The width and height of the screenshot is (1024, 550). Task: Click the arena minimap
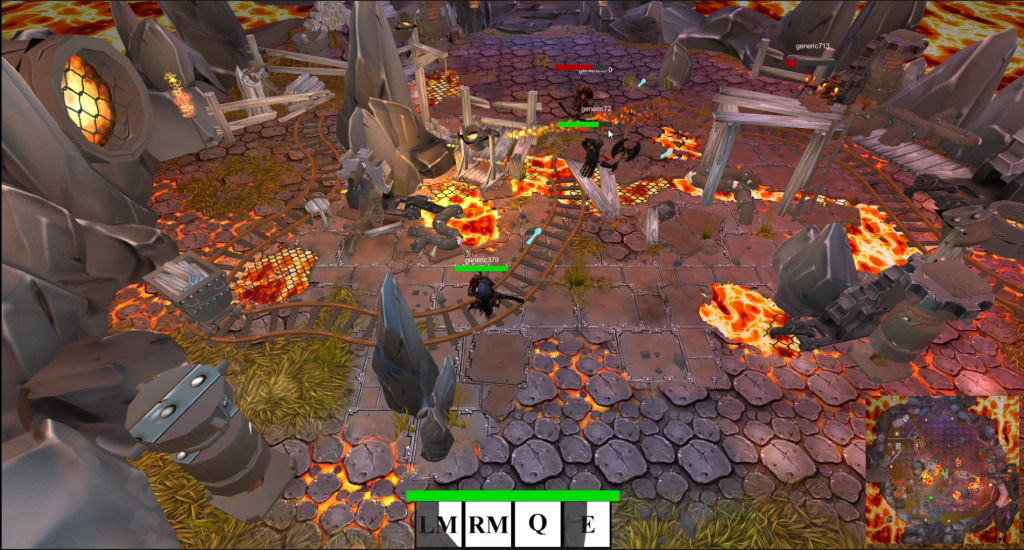[941, 471]
